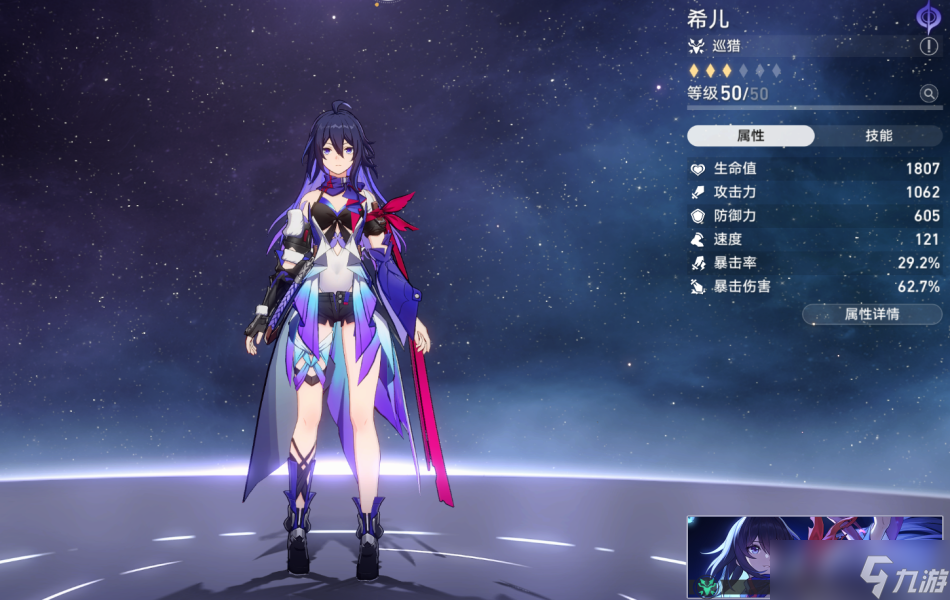Open the magnifier level preview icon

point(929,94)
